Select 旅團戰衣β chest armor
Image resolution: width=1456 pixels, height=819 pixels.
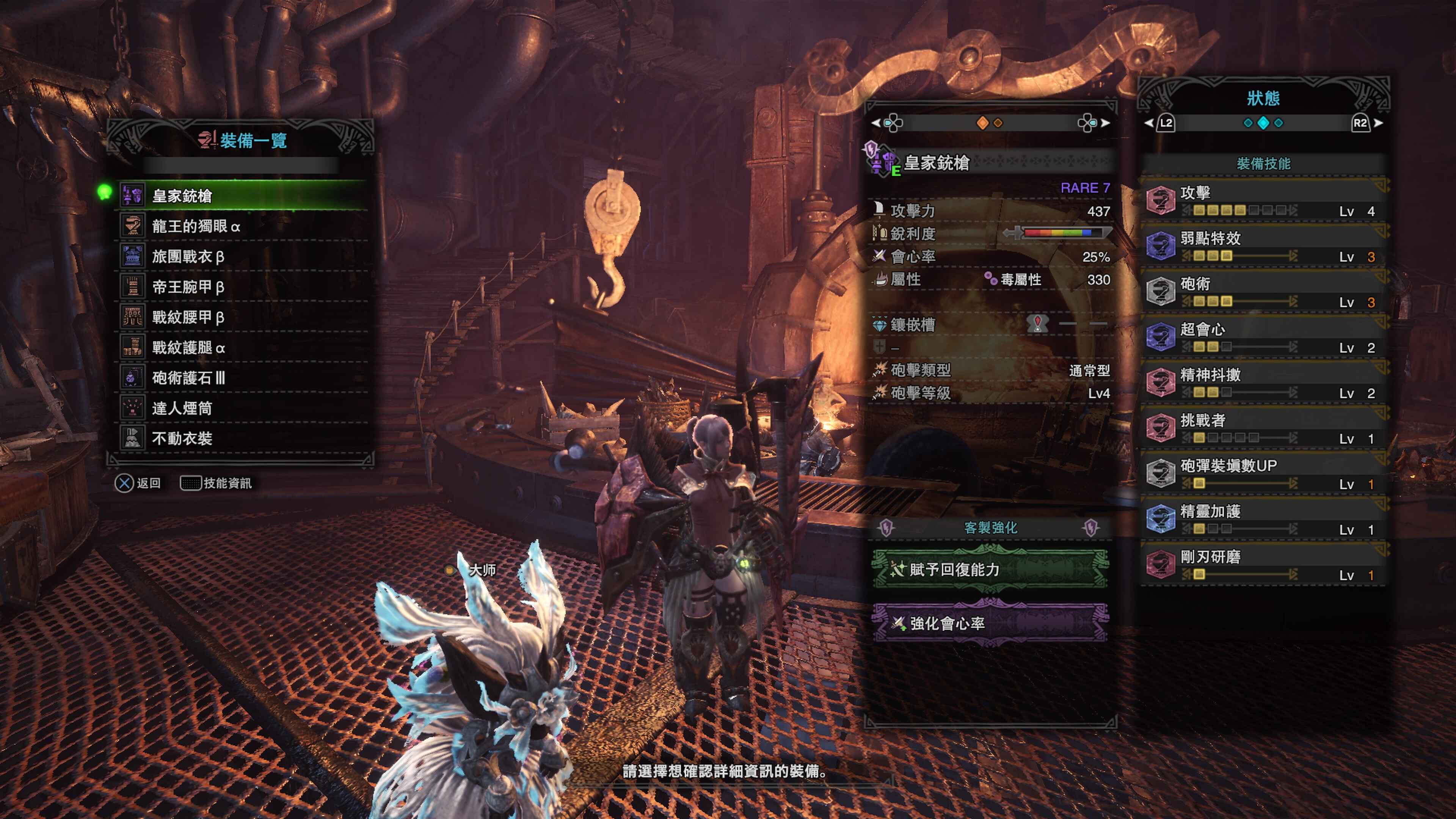pos(243,257)
